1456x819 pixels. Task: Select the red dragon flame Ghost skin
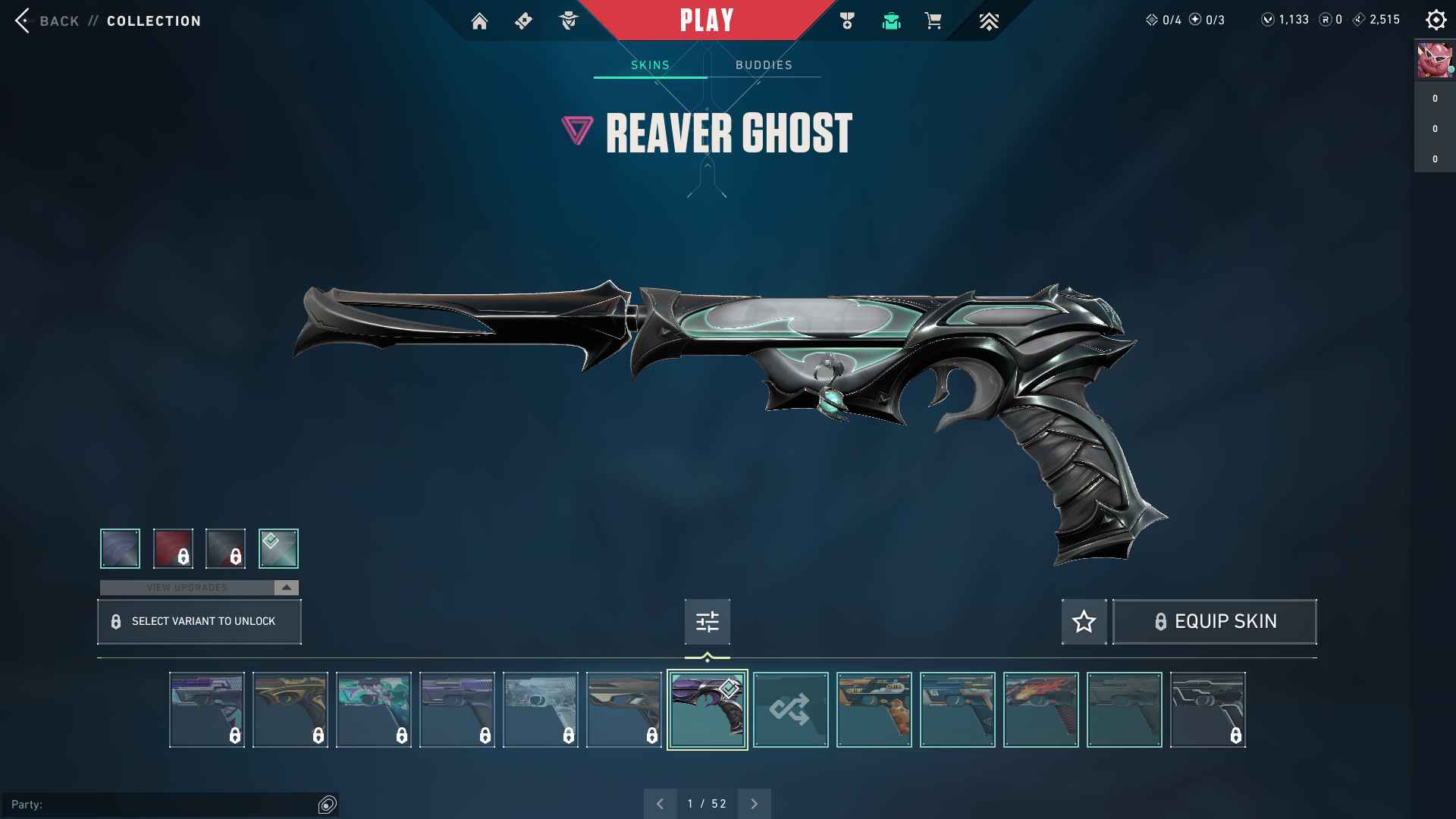tap(1040, 710)
